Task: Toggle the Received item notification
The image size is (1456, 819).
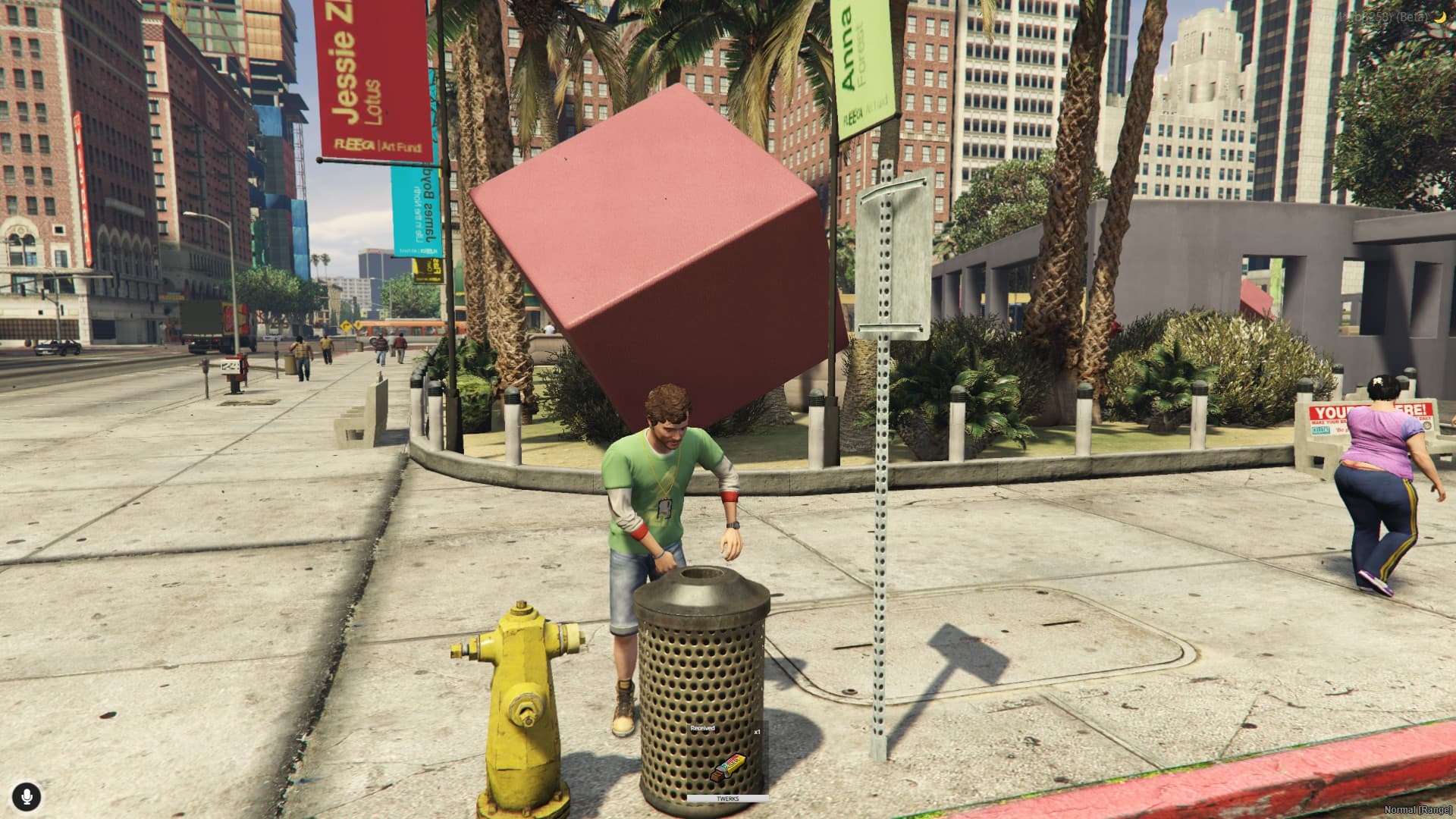Action: point(701,728)
